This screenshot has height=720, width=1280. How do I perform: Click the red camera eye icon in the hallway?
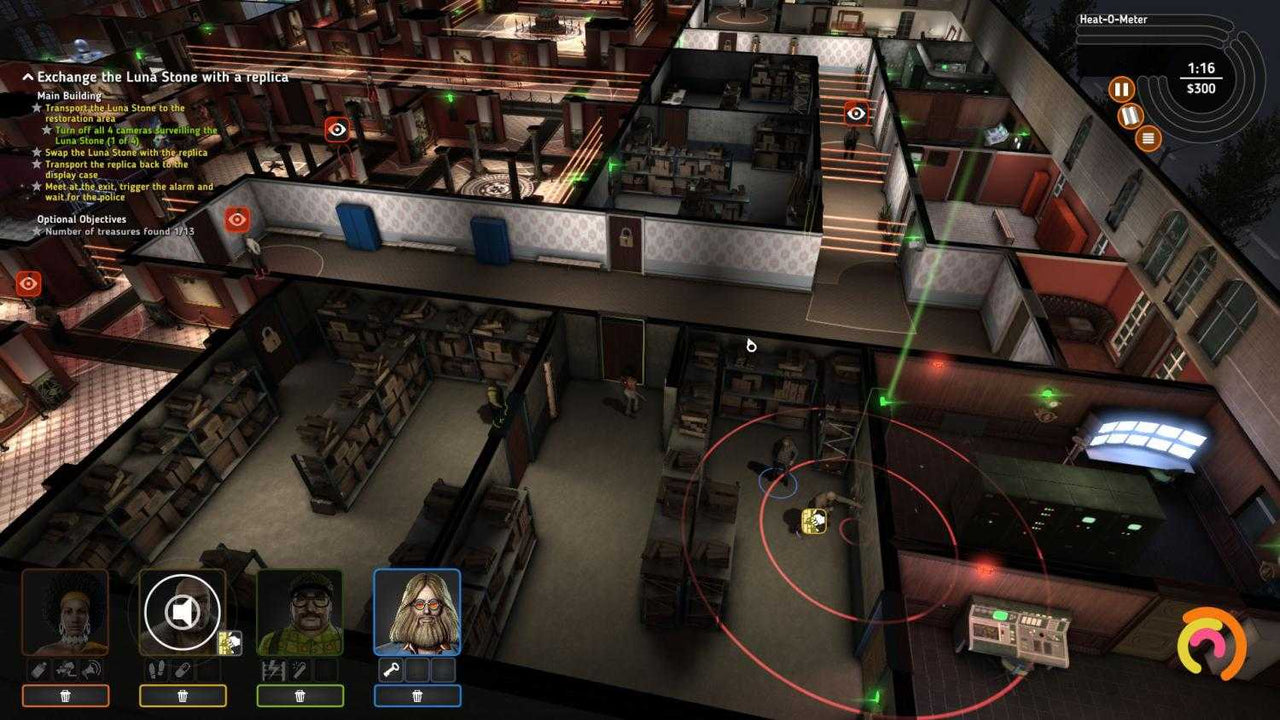tap(237, 218)
